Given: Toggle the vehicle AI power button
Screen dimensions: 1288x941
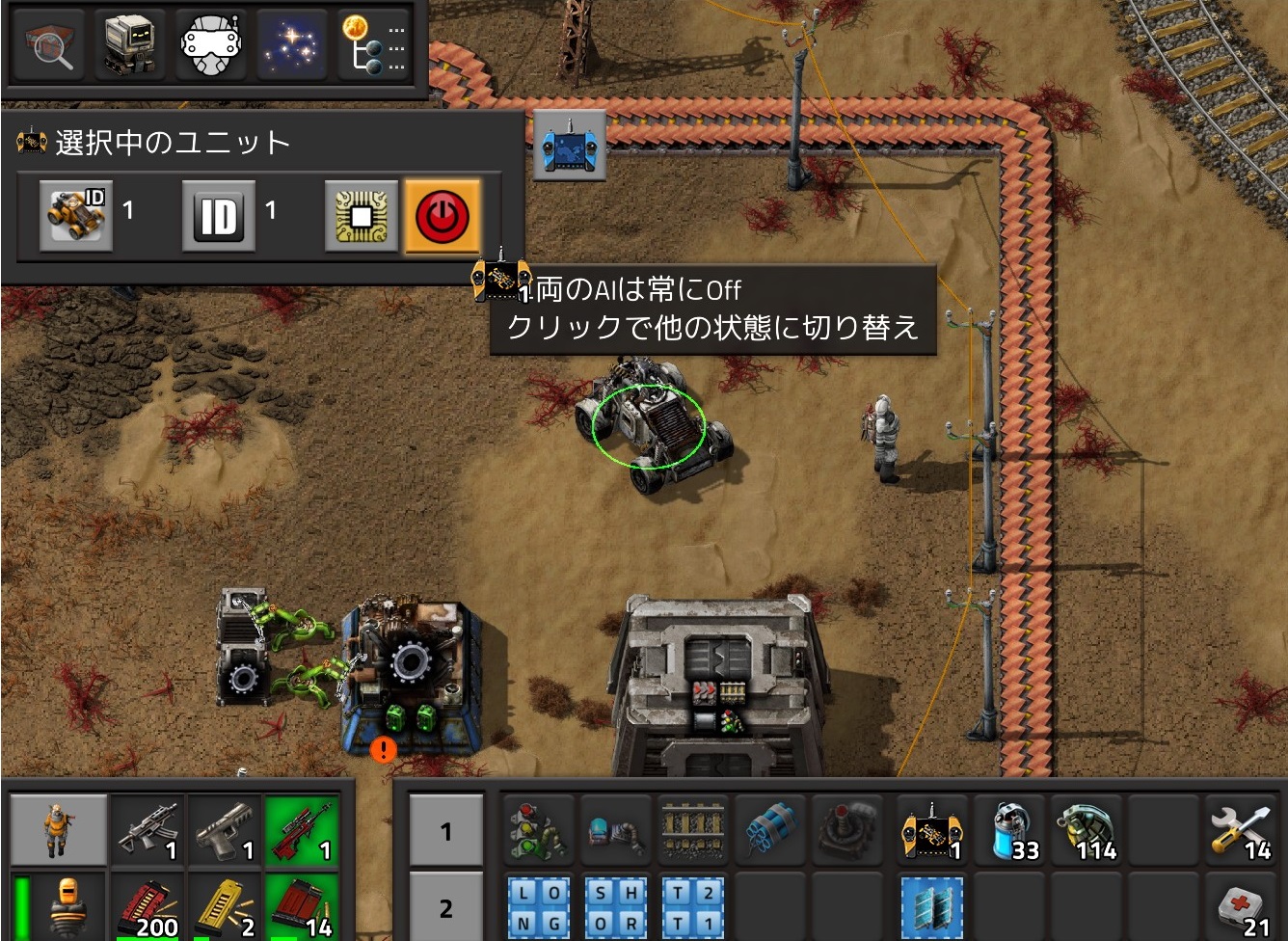Looking at the screenshot, I should 443,216.
